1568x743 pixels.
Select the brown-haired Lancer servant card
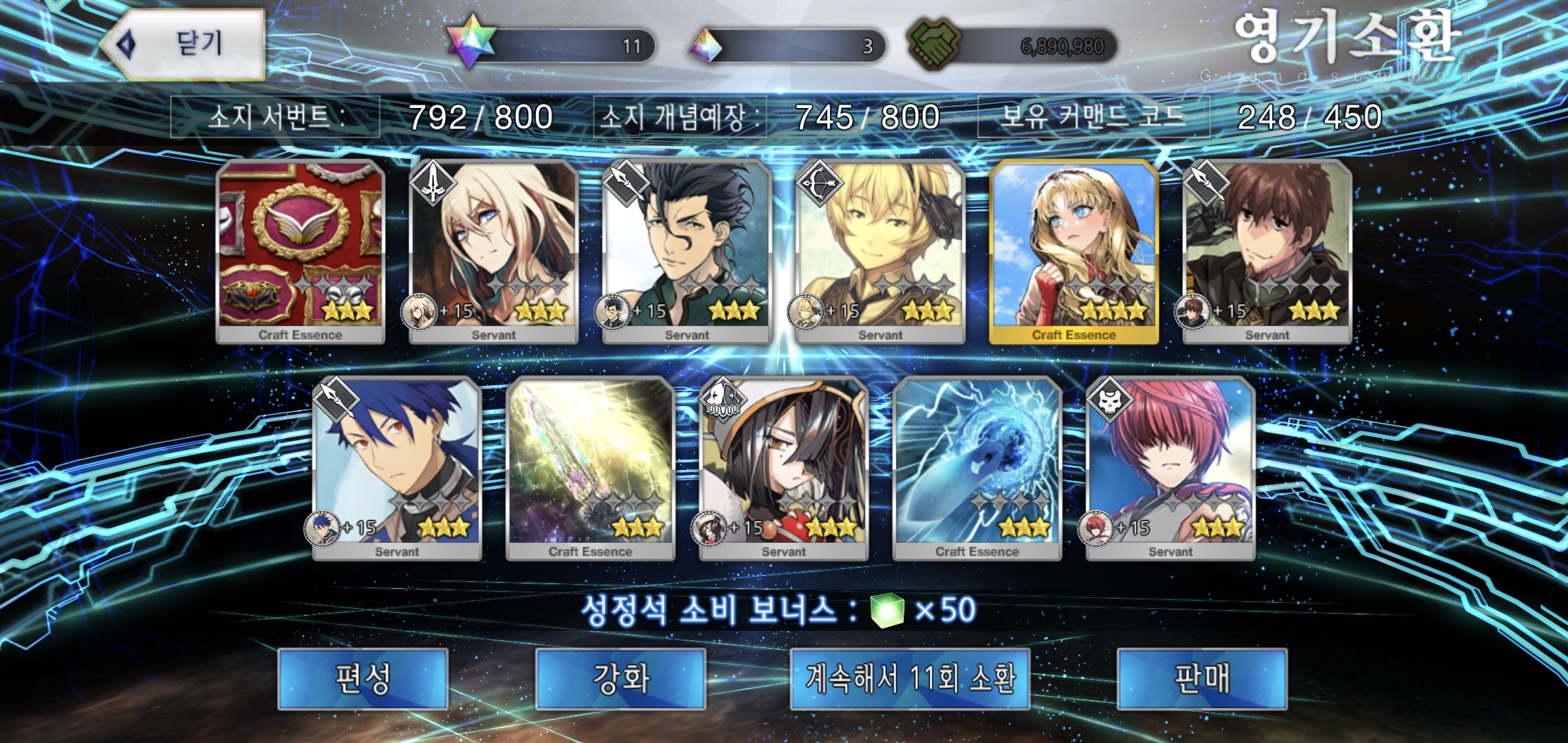coord(1267,251)
